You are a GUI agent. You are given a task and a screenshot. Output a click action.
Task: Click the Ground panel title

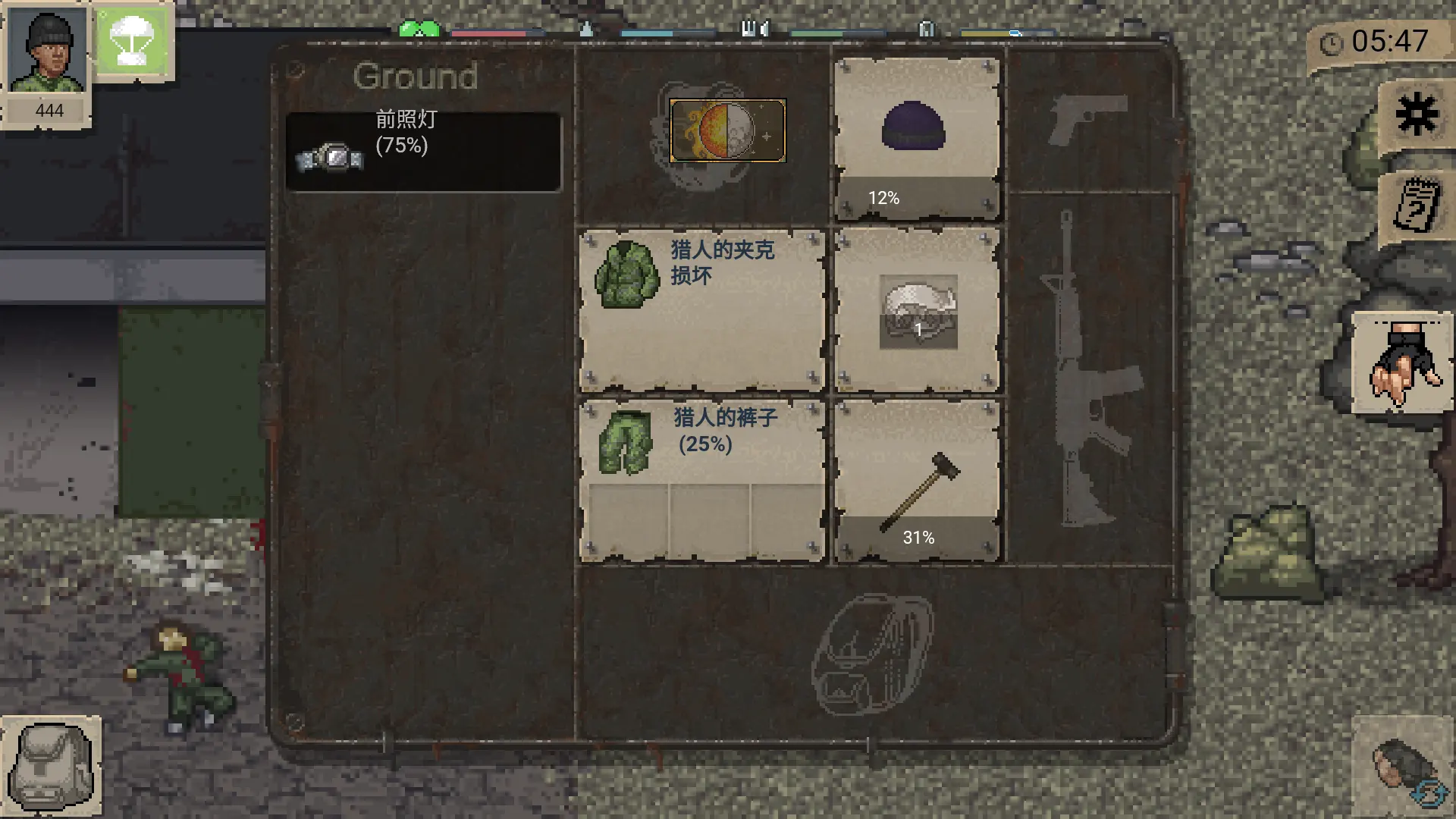point(416,77)
